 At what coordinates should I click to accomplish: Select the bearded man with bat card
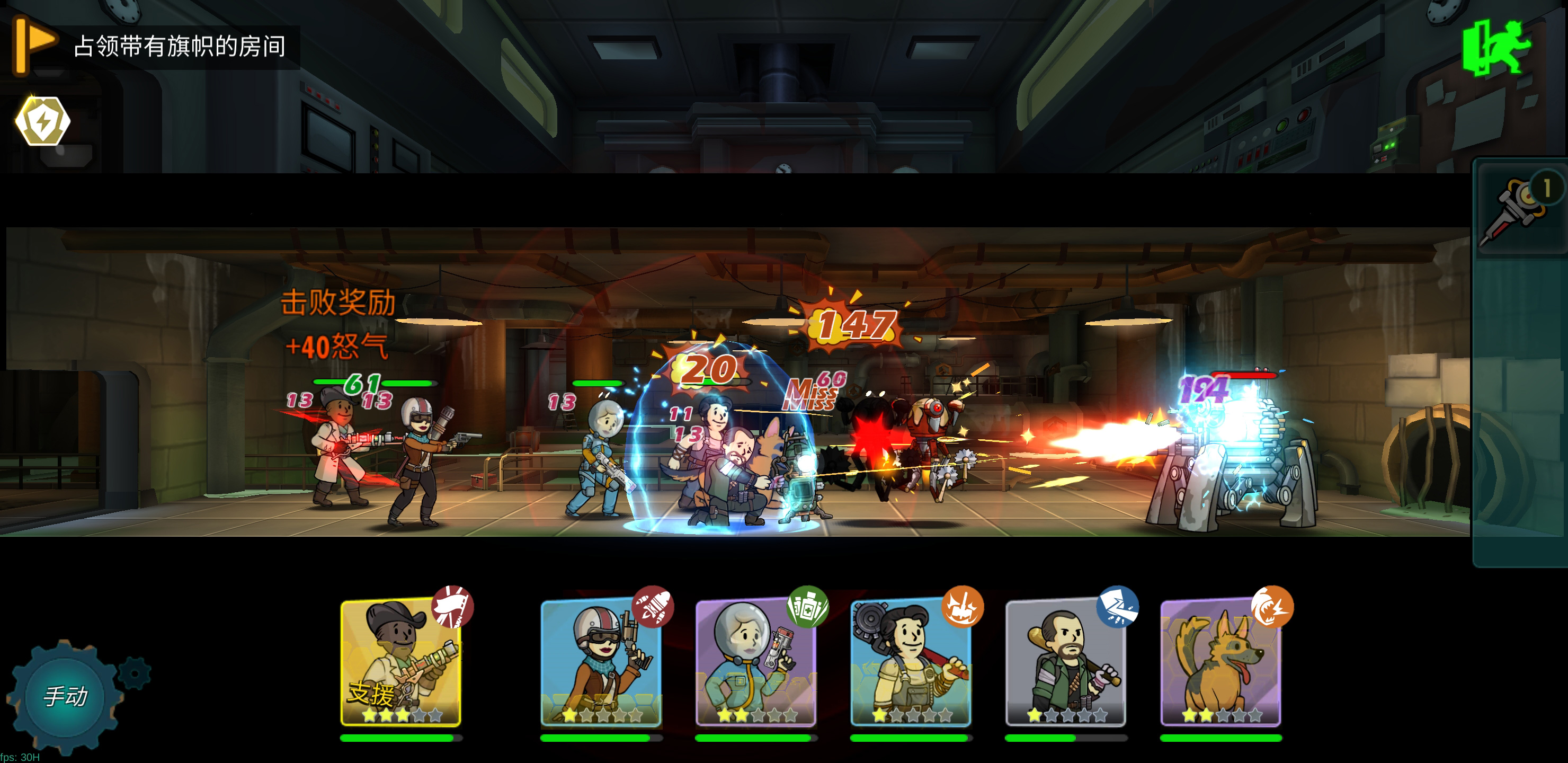click(1065, 662)
